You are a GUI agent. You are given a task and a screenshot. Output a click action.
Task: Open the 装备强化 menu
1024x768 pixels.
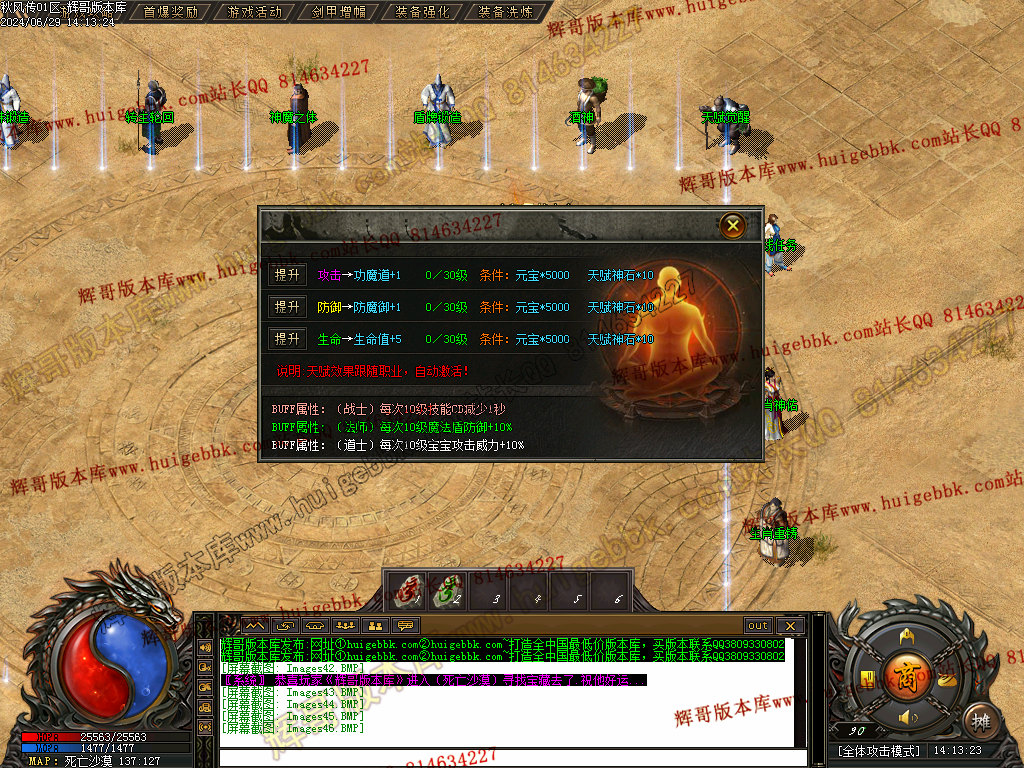point(423,12)
